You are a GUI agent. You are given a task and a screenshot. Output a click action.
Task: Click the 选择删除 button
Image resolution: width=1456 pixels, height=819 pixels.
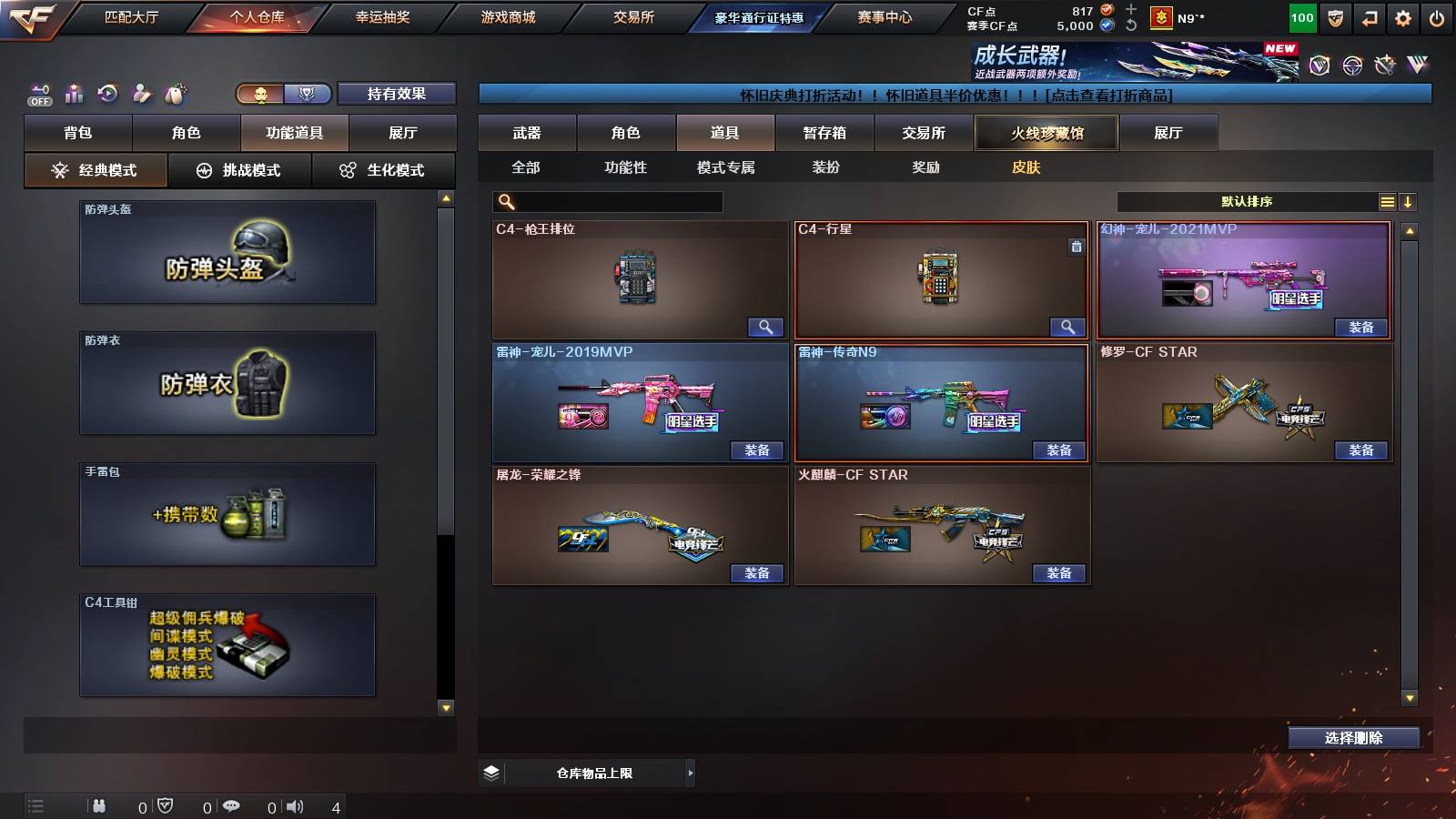[1353, 737]
